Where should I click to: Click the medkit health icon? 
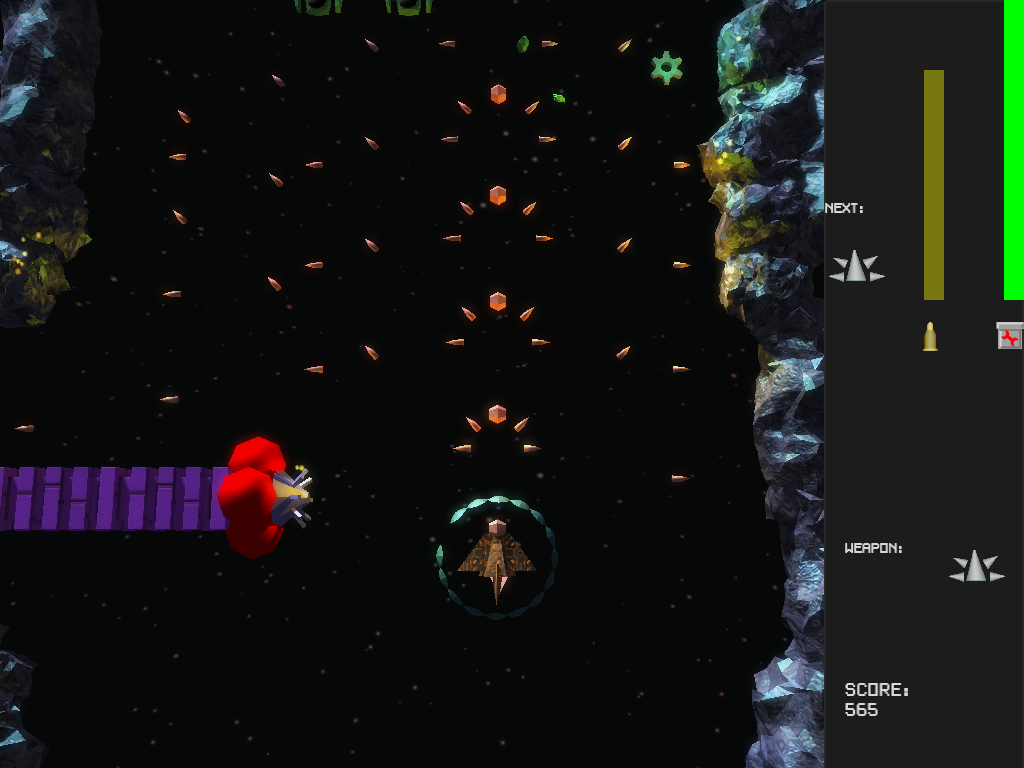(x=1010, y=336)
